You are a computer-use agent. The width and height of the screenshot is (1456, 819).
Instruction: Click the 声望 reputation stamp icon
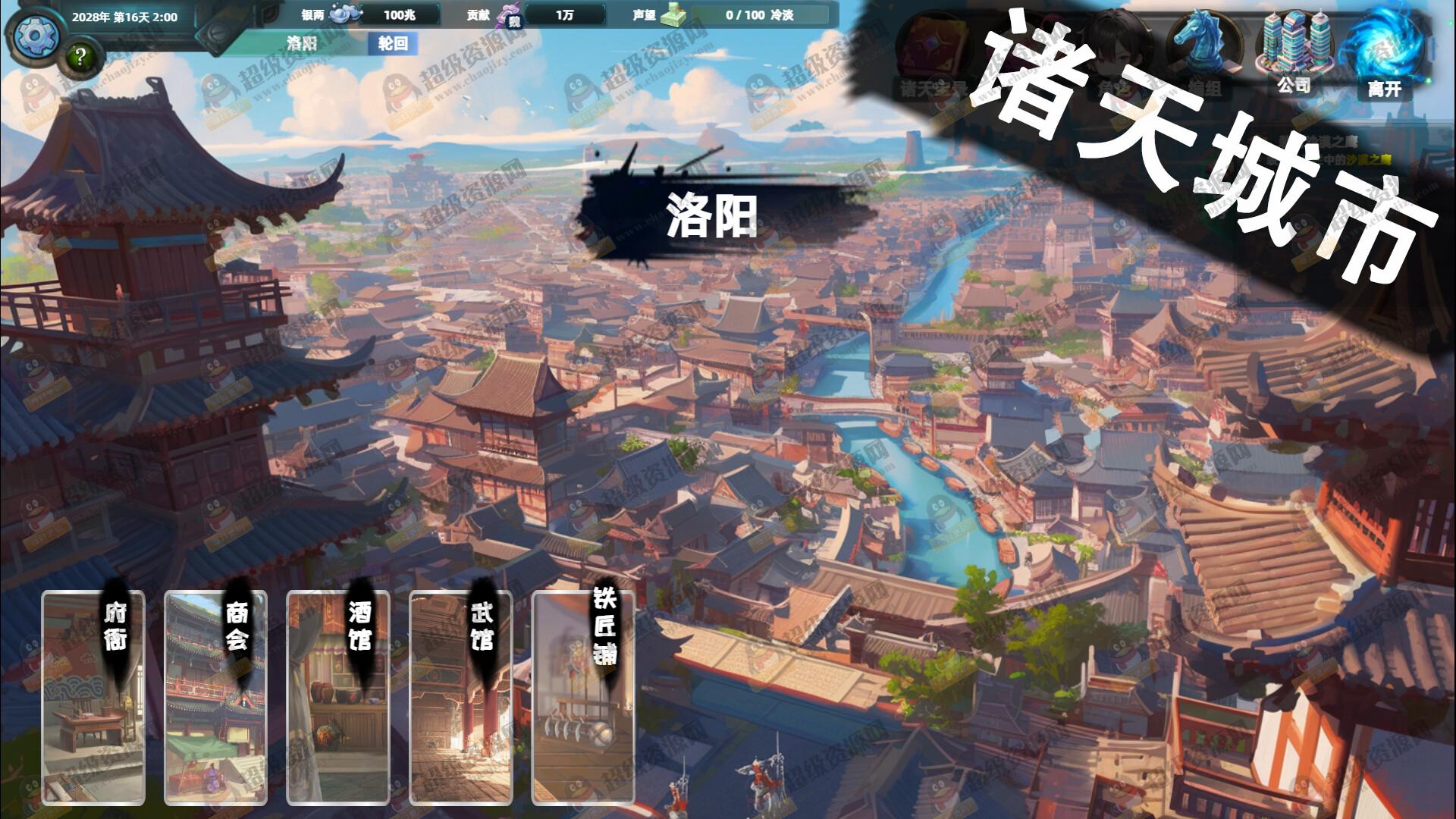point(675,14)
